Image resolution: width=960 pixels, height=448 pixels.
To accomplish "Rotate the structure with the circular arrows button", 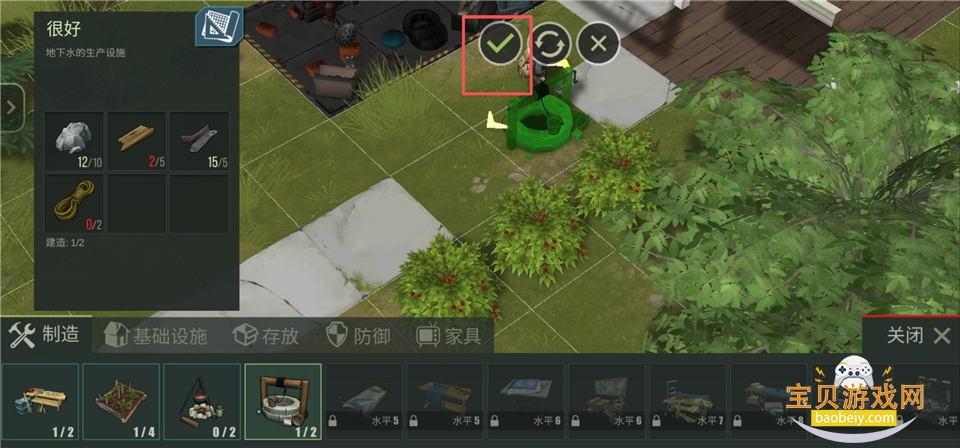I will pyautogui.click(x=551, y=43).
